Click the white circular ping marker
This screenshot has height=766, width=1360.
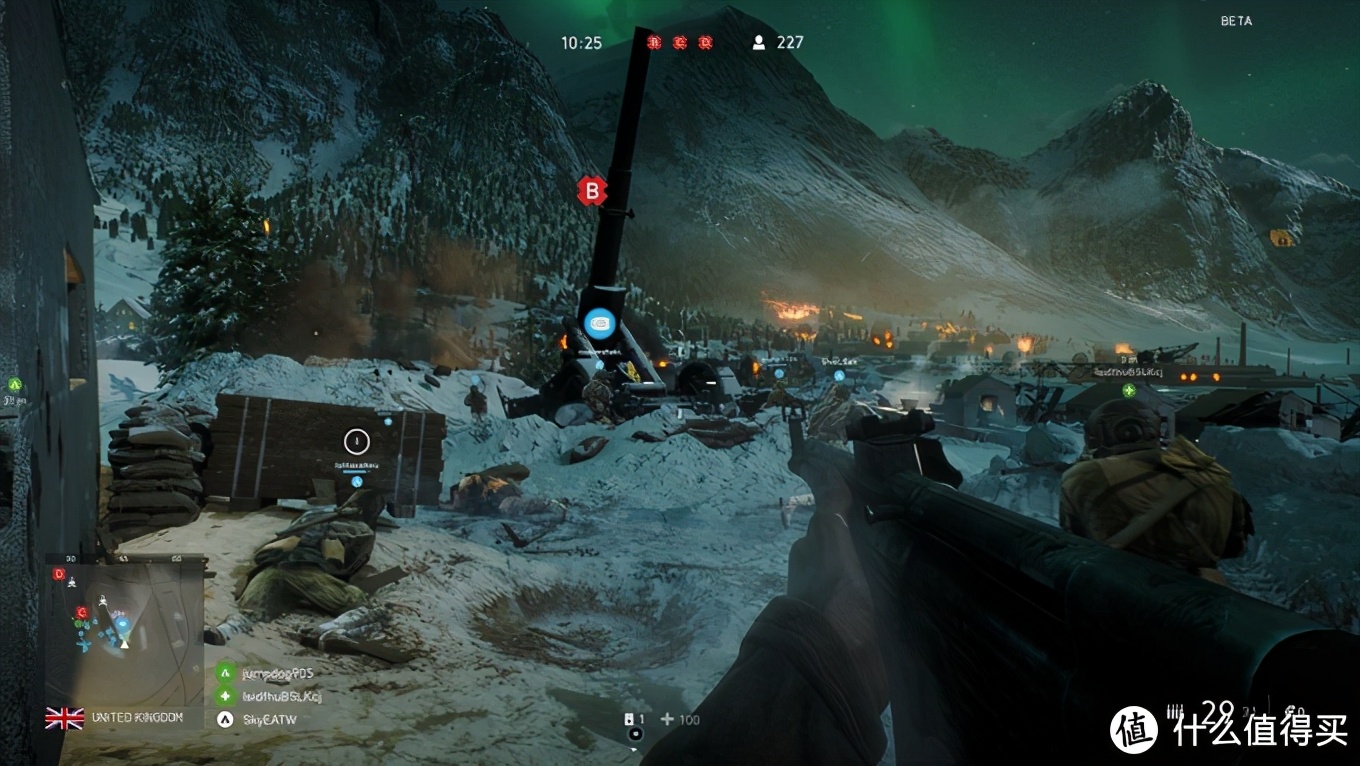[357, 440]
